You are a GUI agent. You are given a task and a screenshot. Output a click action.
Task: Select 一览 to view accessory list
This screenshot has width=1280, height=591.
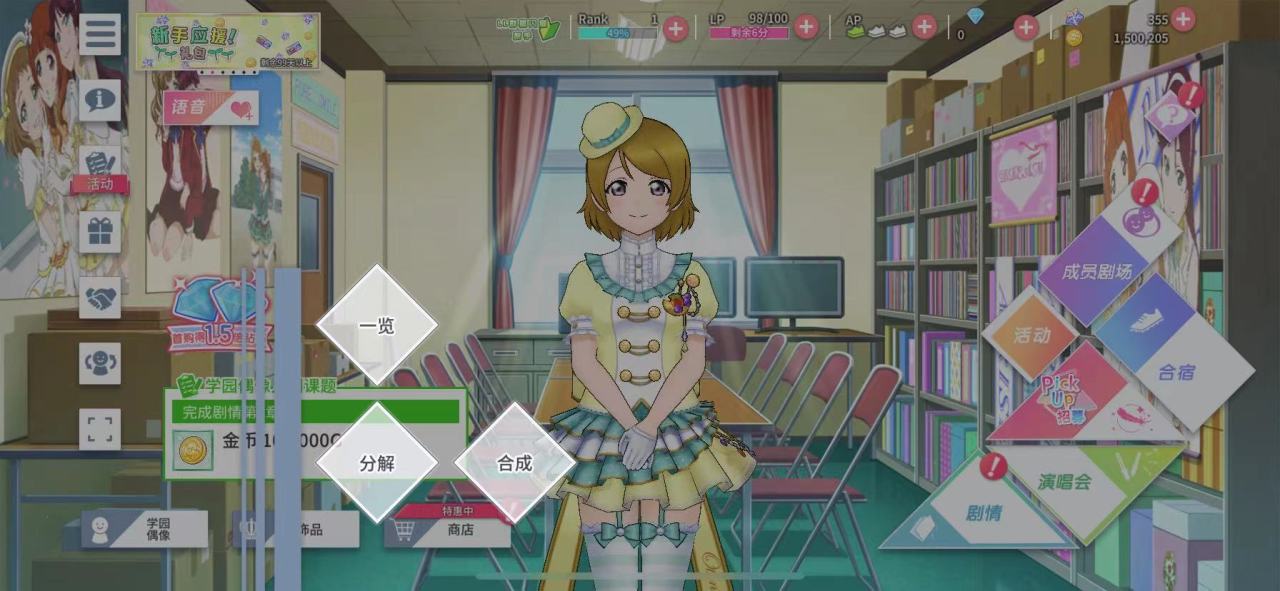click(377, 325)
